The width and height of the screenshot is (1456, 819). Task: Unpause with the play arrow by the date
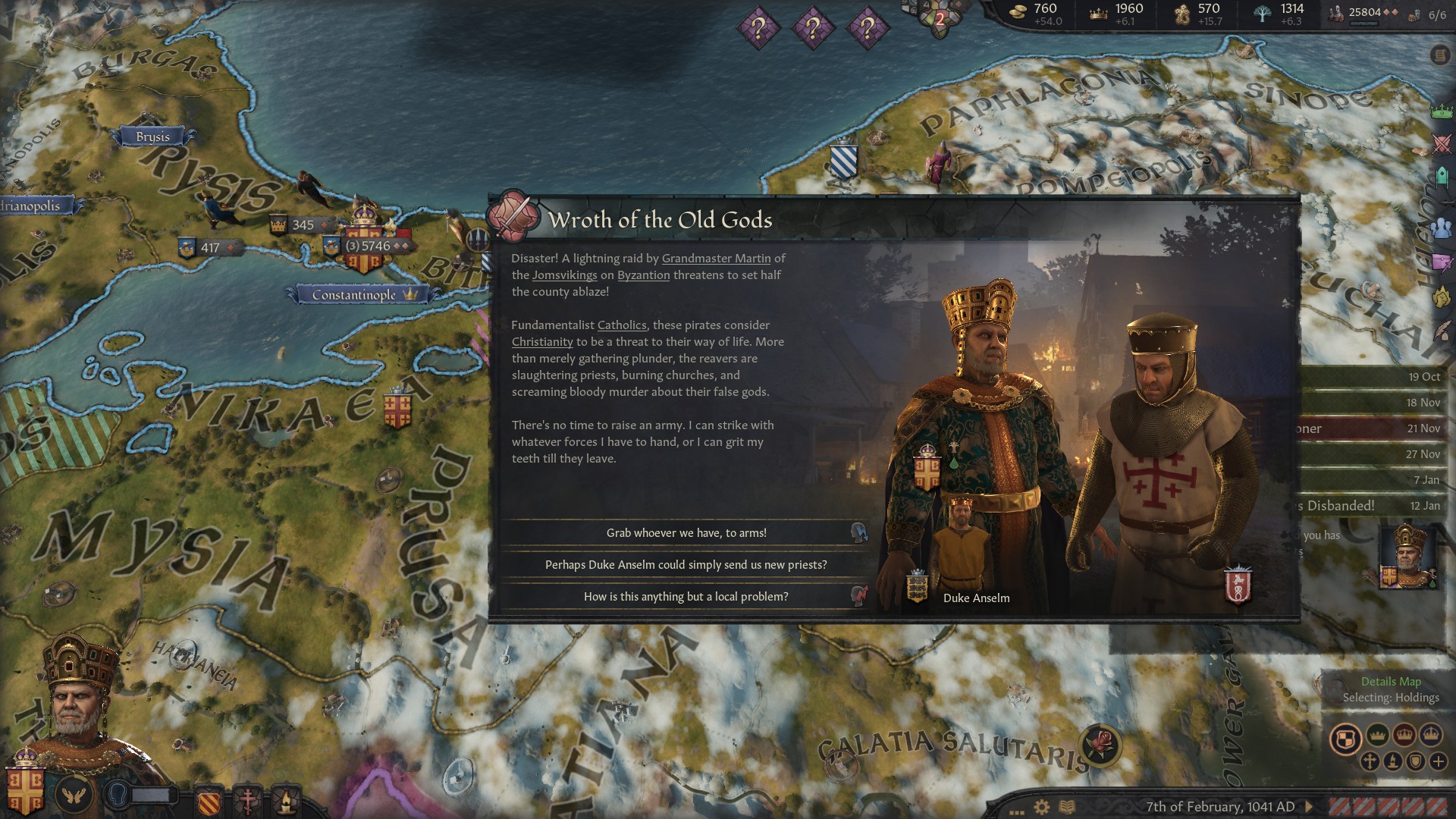(x=1309, y=807)
